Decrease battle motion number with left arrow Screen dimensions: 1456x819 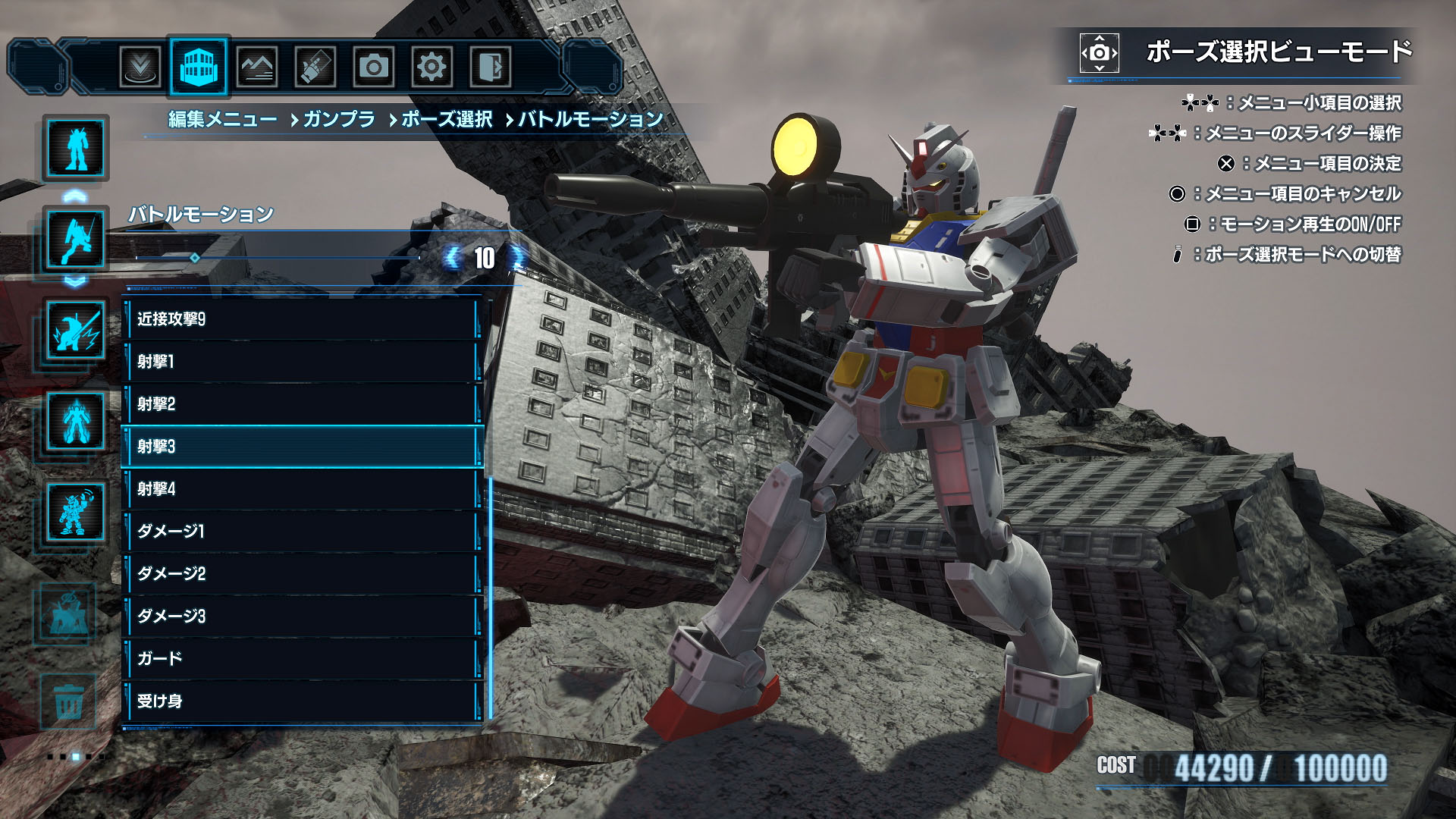(453, 258)
